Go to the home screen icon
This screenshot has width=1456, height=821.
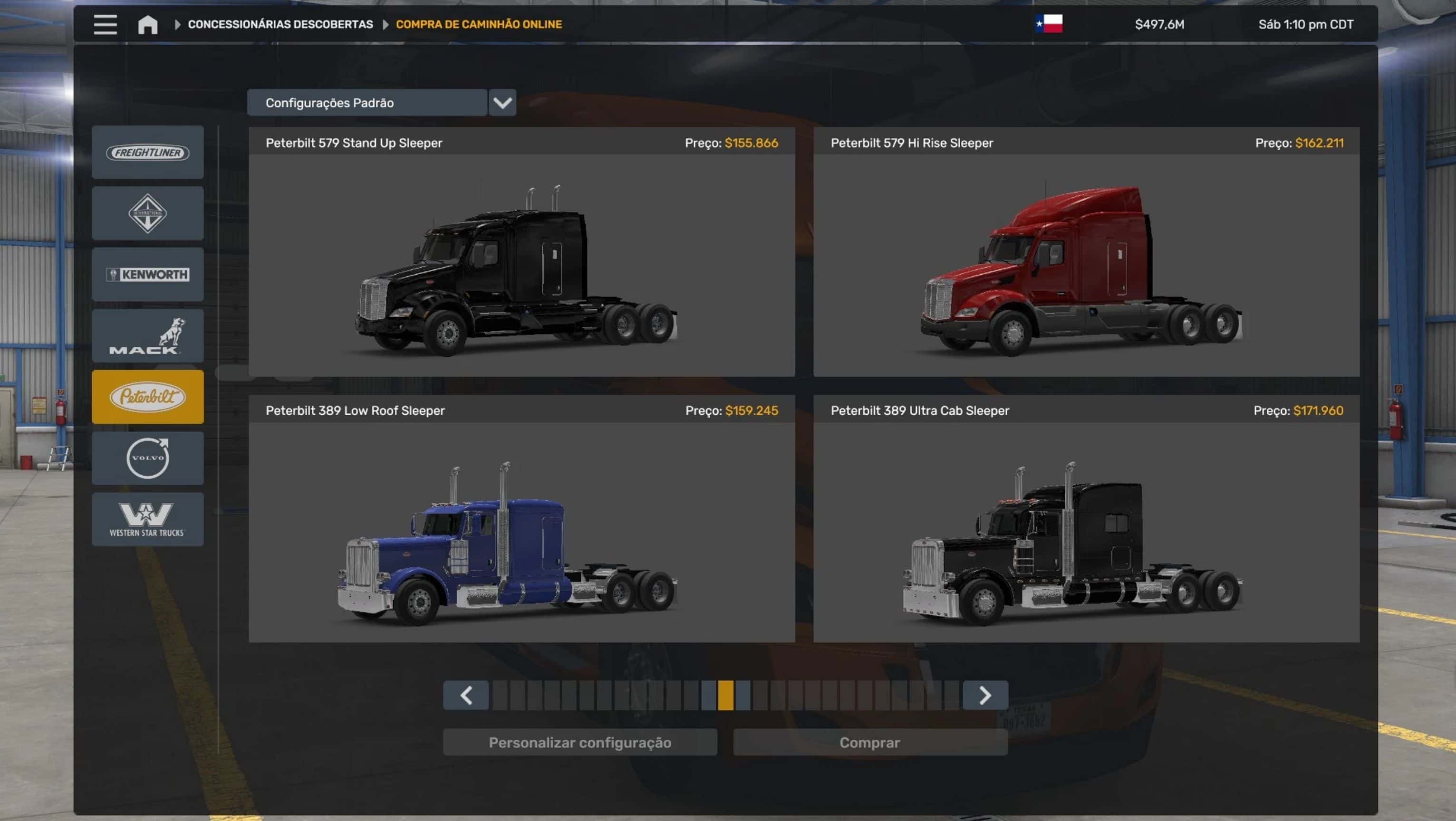pos(147,24)
